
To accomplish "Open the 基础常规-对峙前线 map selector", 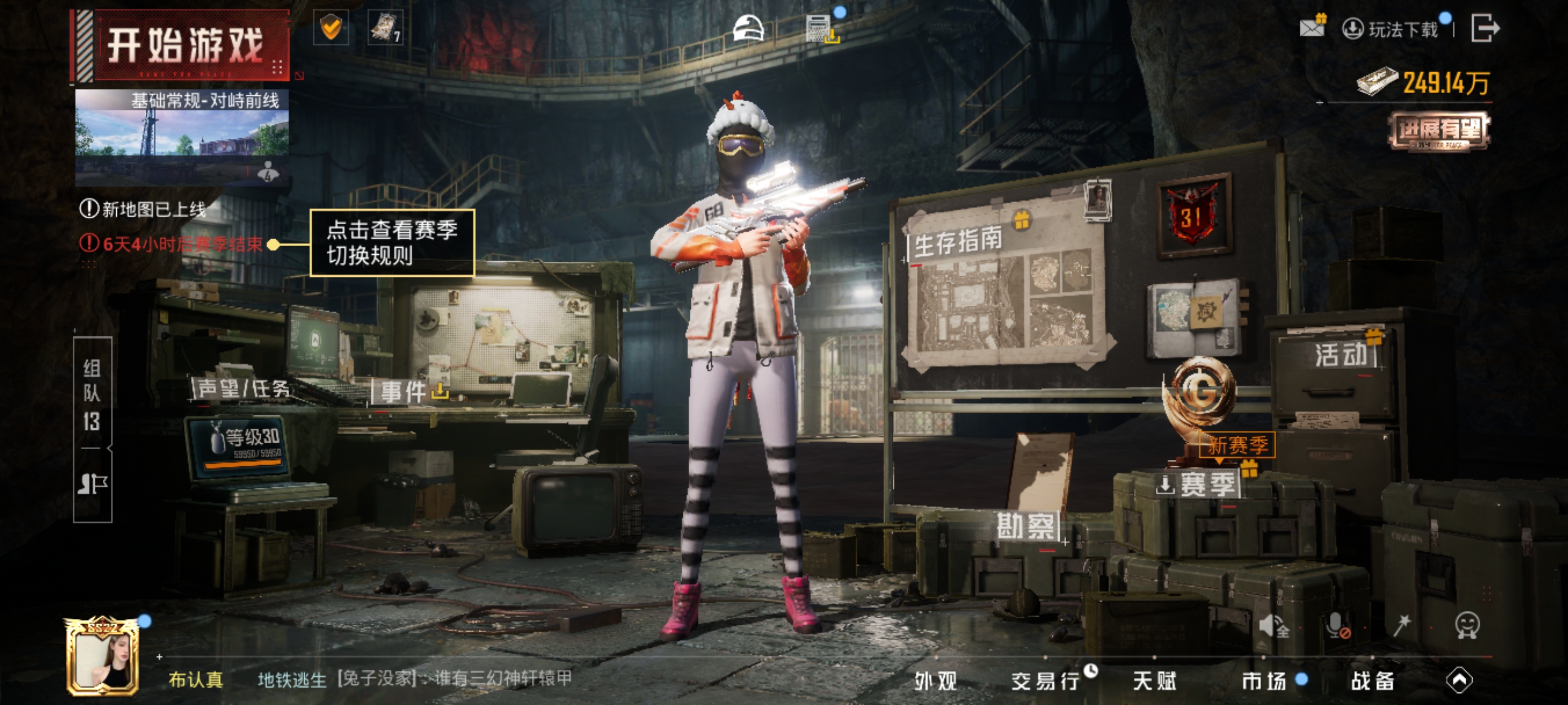I will point(182,137).
